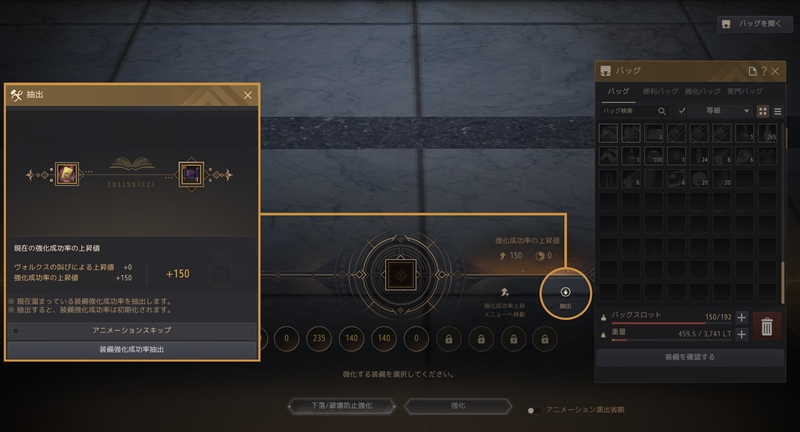This screenshot has width=800, height=432.
Task: Click the 強化 enhance button
Action: pyautogui.click(x=456, y=407)
